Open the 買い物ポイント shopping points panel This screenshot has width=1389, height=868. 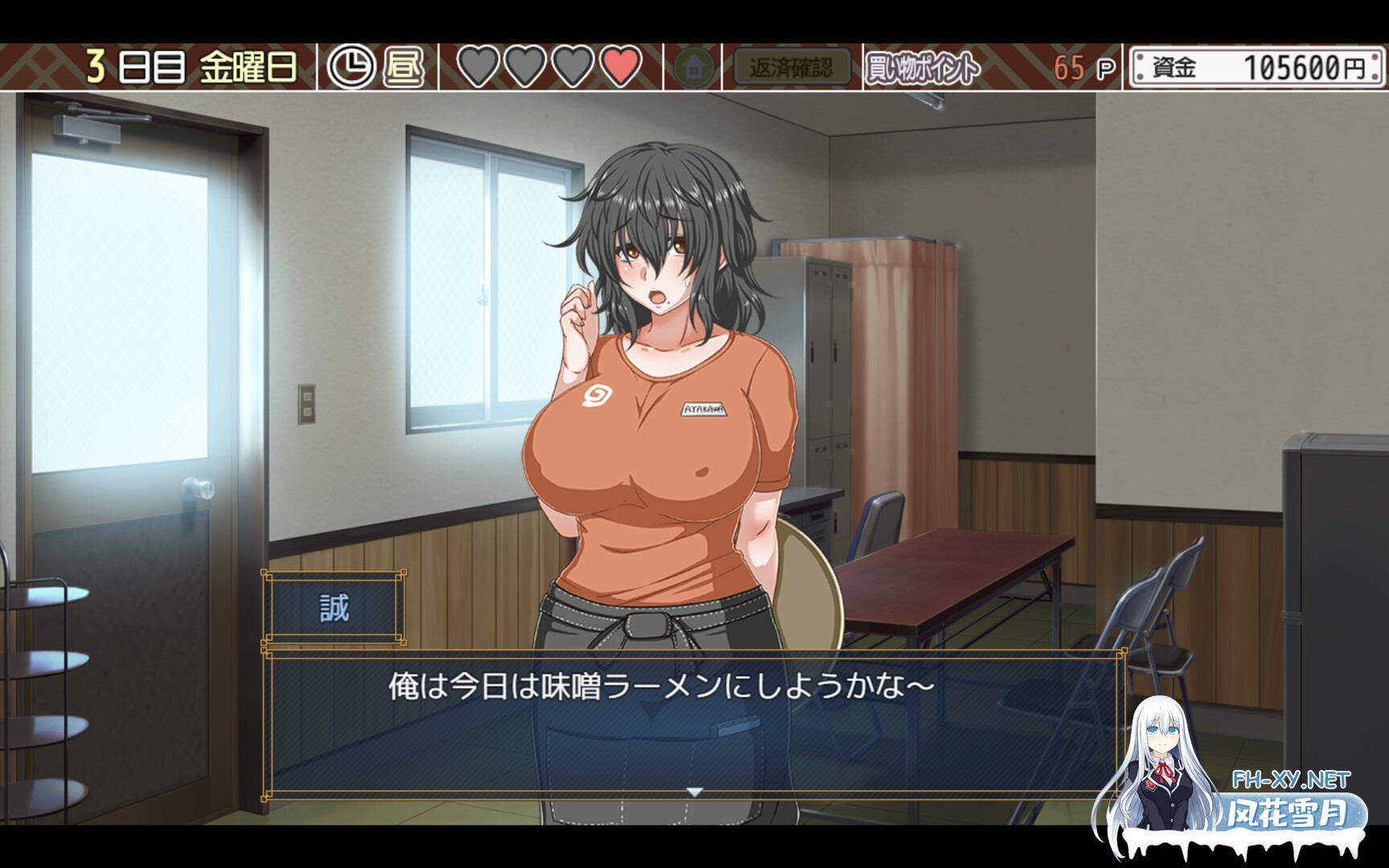pos(923,68)
